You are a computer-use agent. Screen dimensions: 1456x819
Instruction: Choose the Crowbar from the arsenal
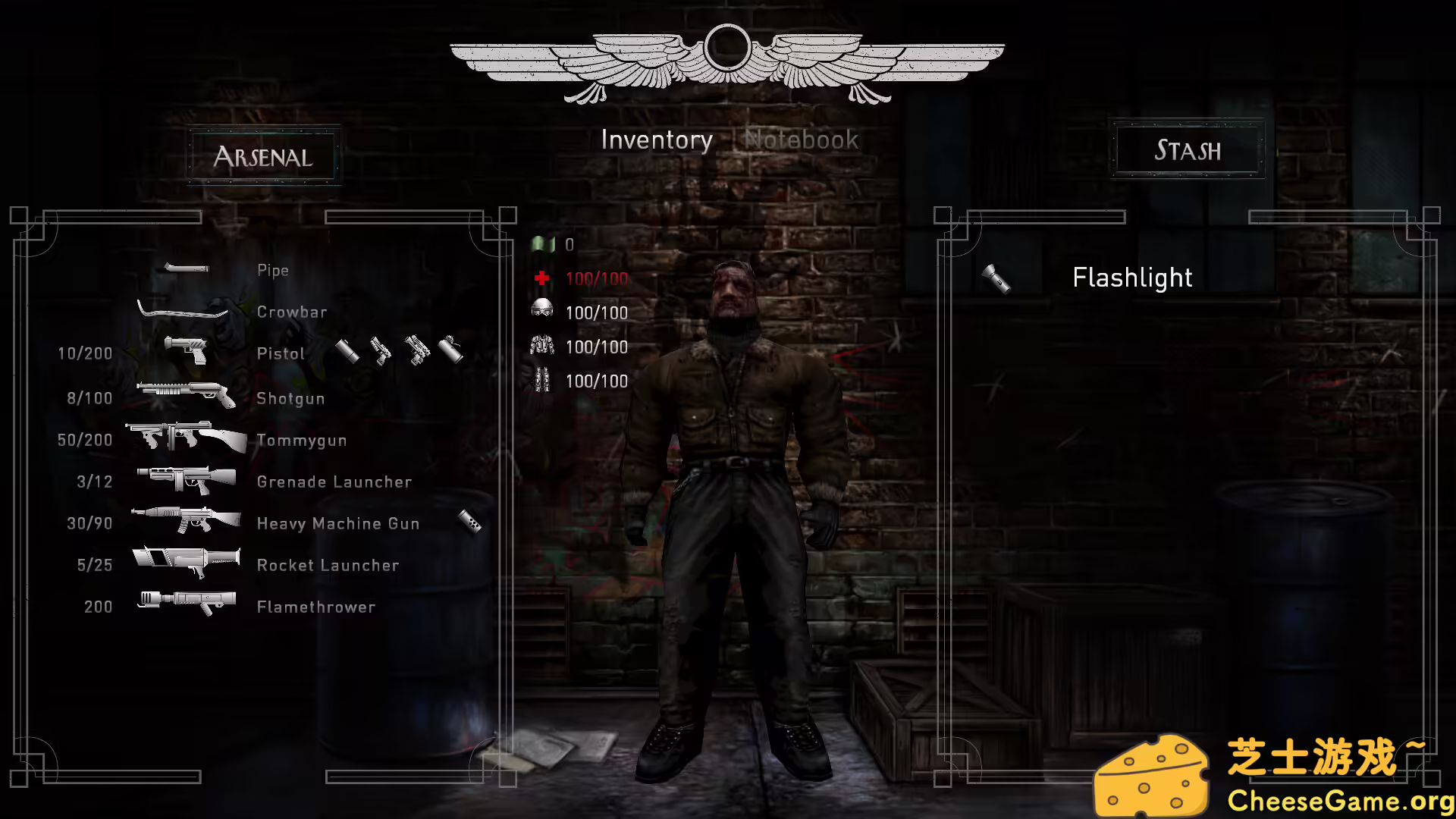[291, 312]
